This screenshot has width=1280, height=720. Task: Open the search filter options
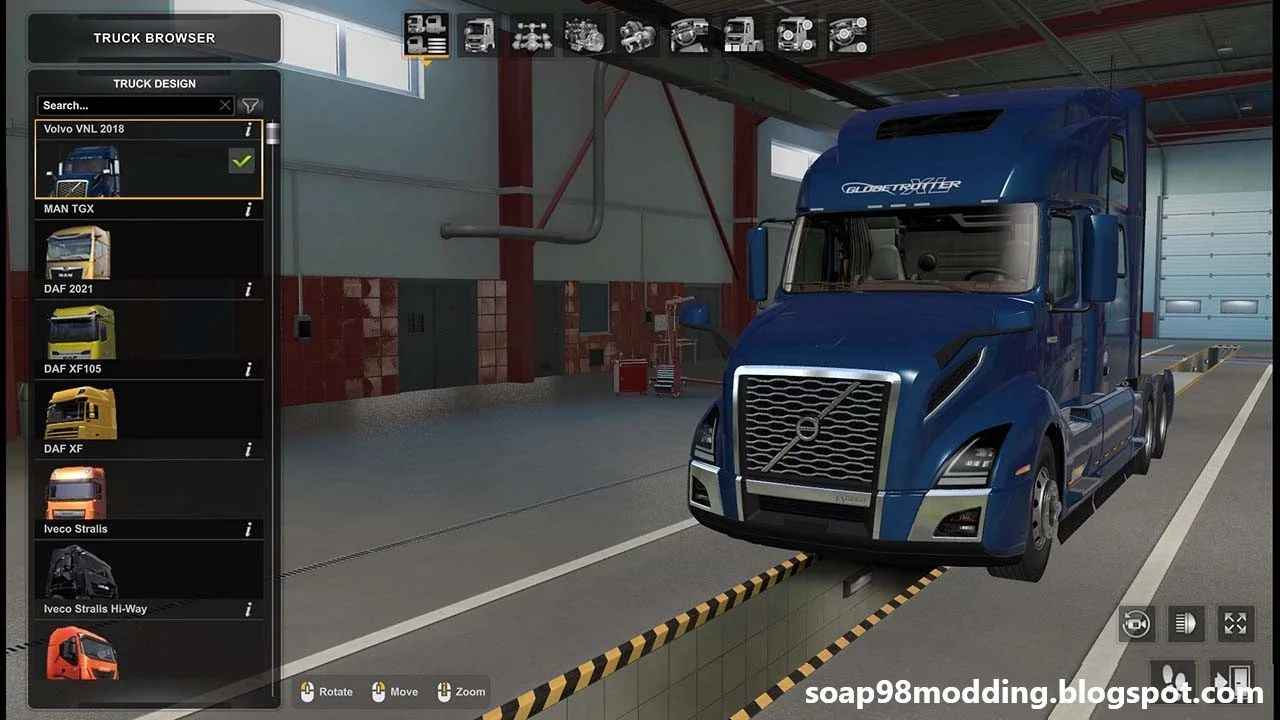pyautogui.click(x=250, y=104)
